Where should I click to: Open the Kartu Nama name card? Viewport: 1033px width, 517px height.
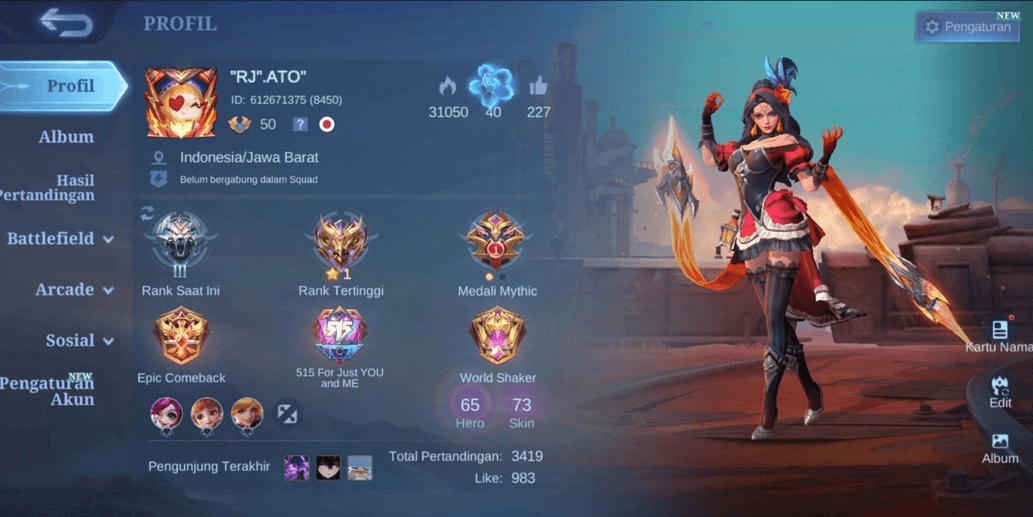click(999, 336)
